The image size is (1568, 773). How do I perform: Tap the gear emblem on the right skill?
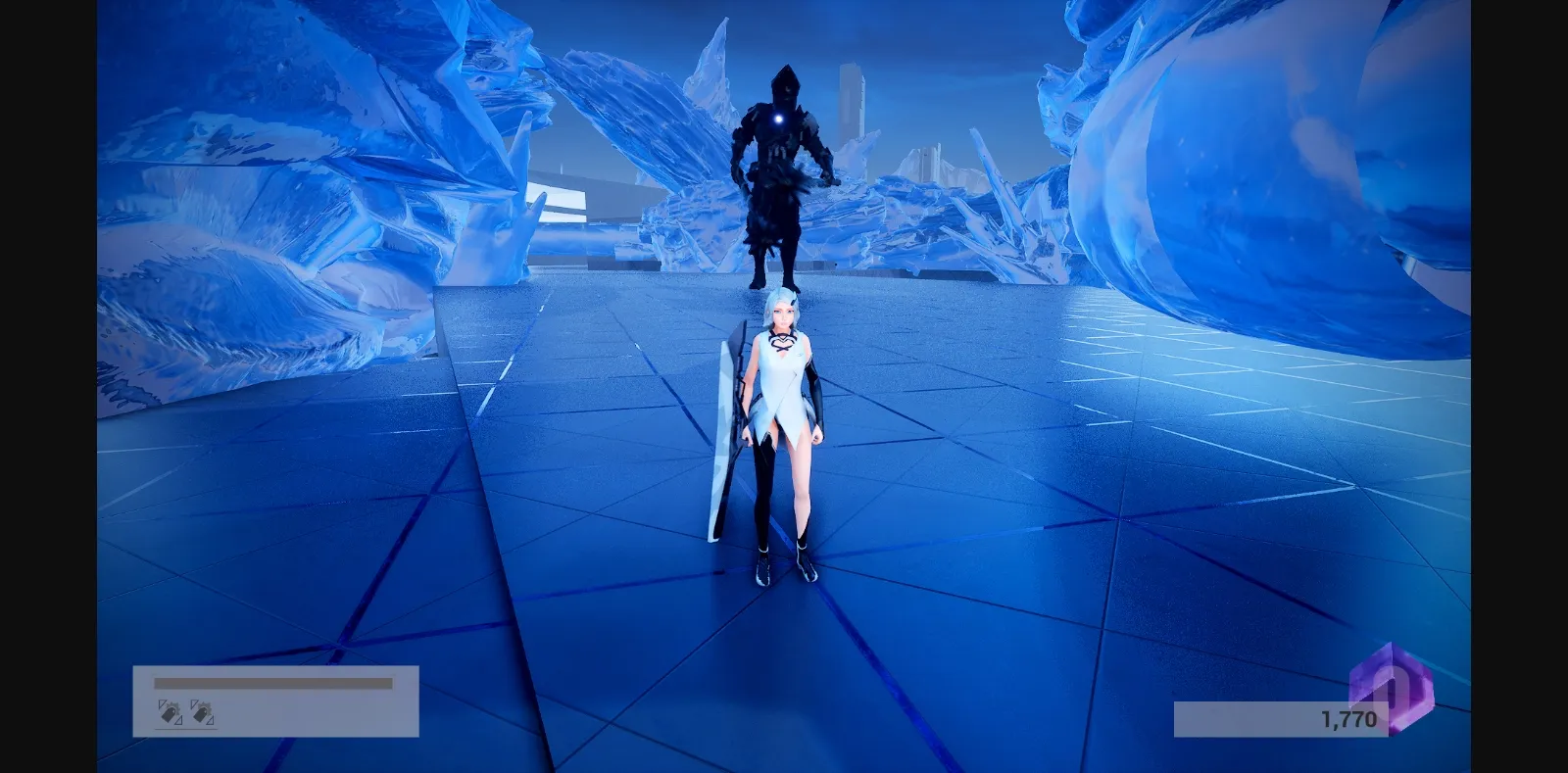[x=207, y=706]
